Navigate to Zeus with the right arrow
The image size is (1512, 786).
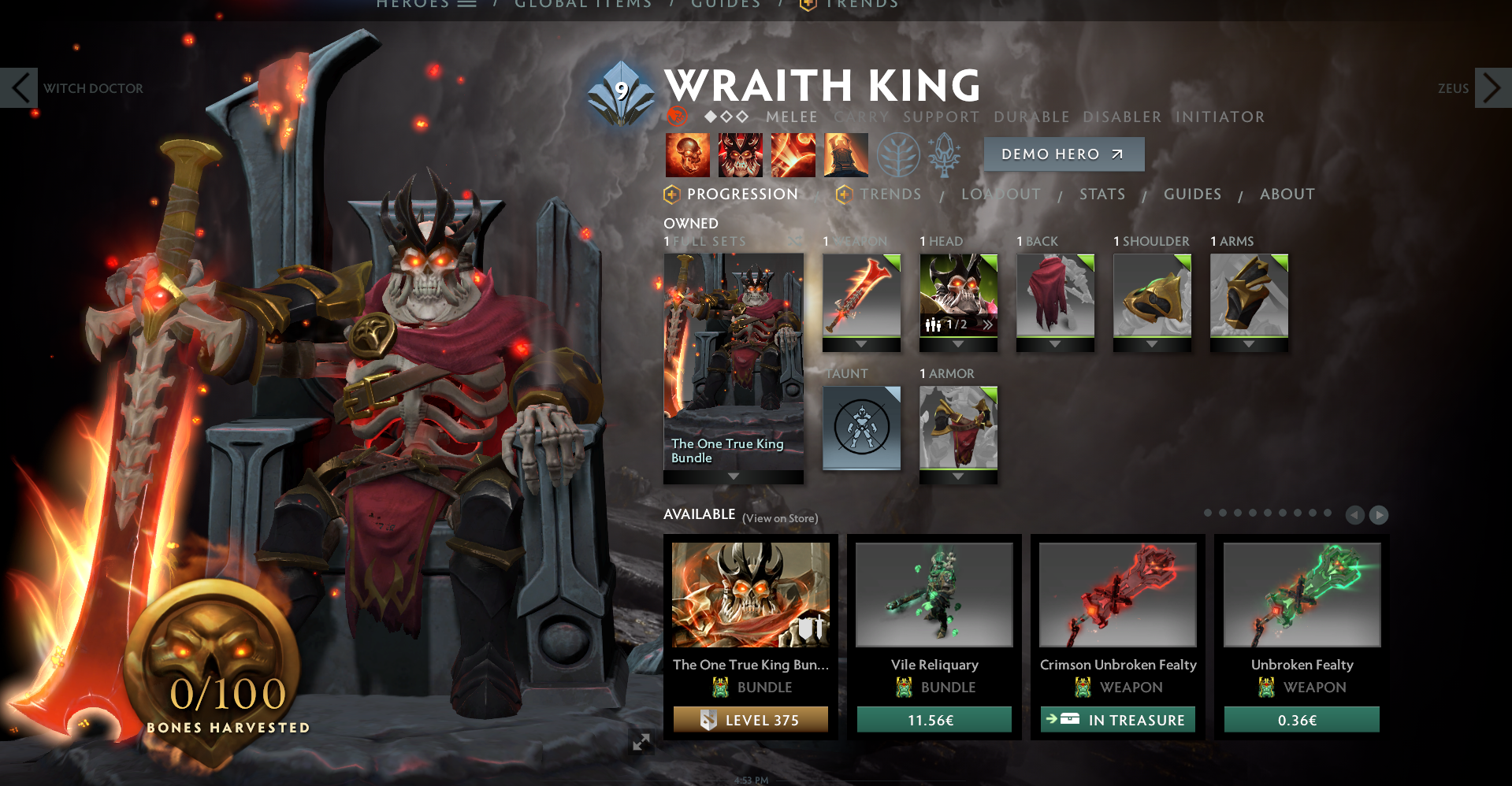pyautogui.click(x=1495, y=87)
